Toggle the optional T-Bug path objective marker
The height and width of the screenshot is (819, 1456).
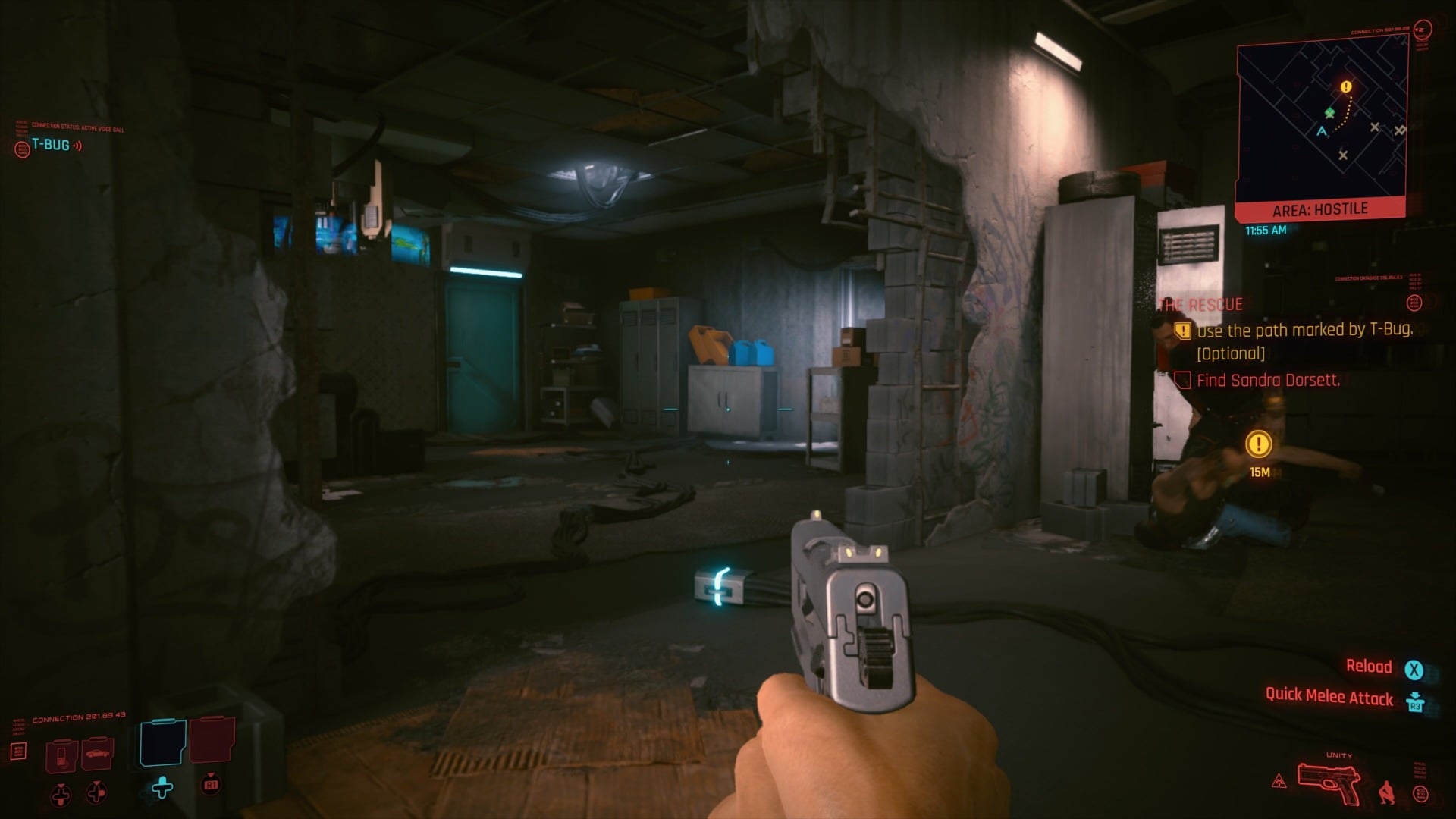(x=1181, y=331)
